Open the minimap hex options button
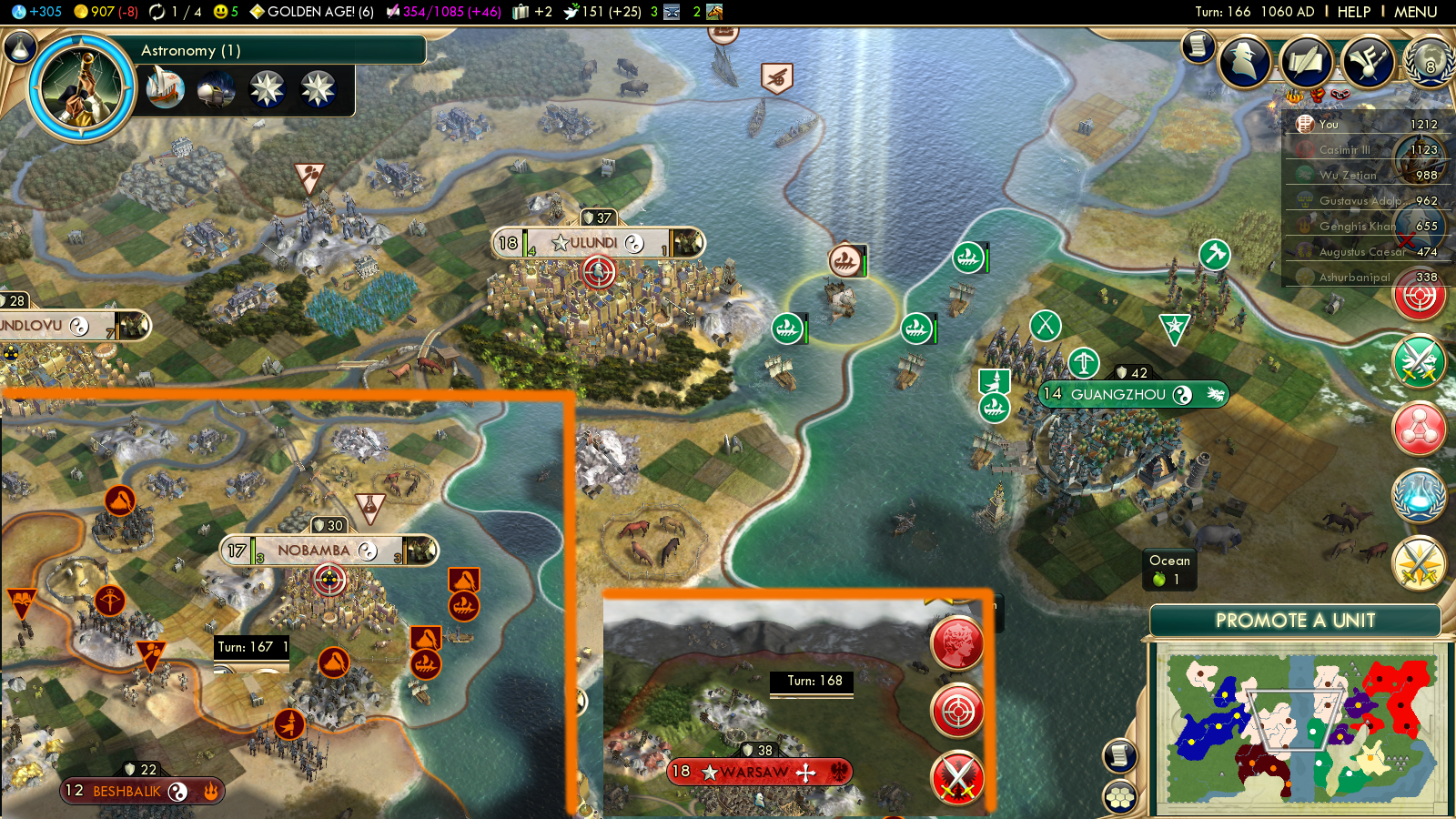Image resolution: width=1456 pixels, height=819 pixels. pos(1120,797)
